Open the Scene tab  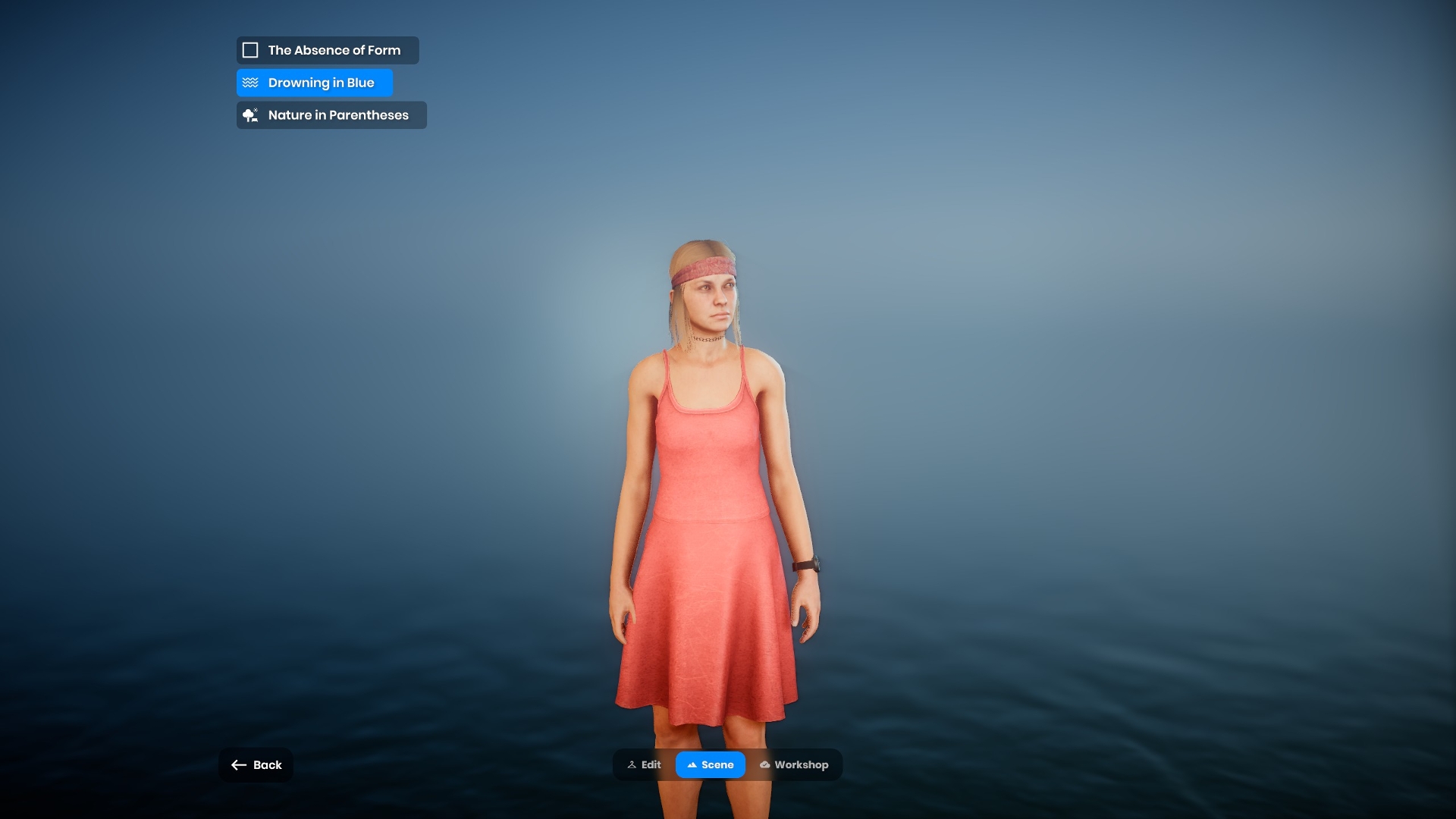coord(711,765)
